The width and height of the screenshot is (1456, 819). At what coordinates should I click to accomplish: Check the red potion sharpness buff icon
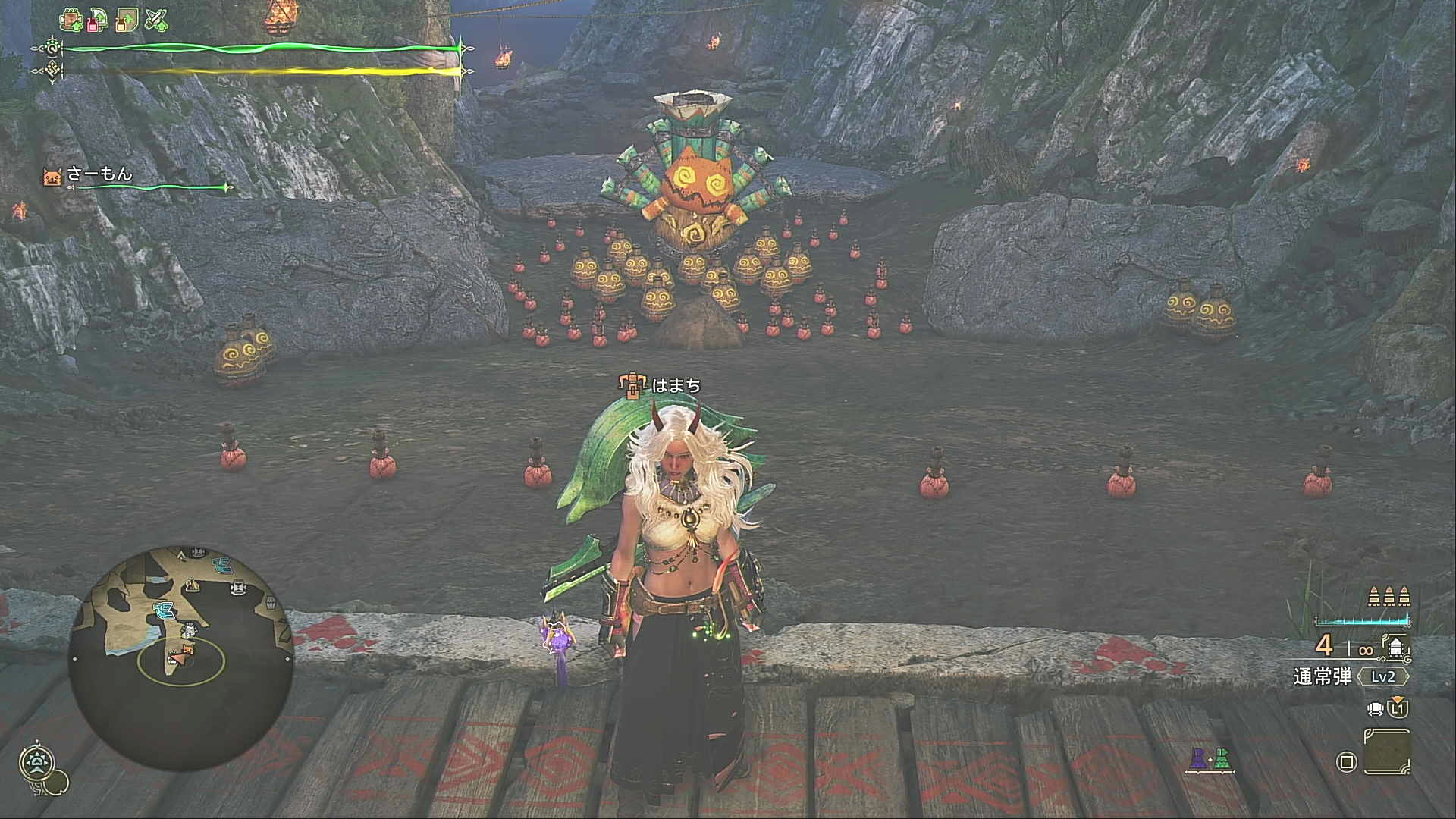[x=98, y=20]
